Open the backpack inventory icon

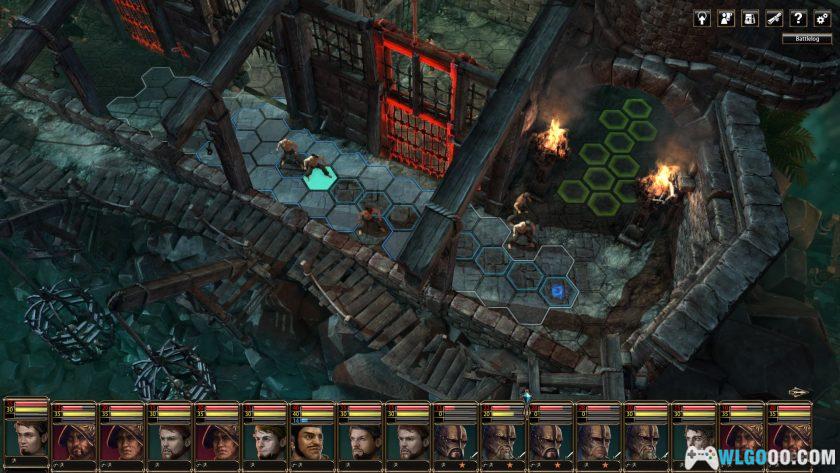[x=750, y=18]
